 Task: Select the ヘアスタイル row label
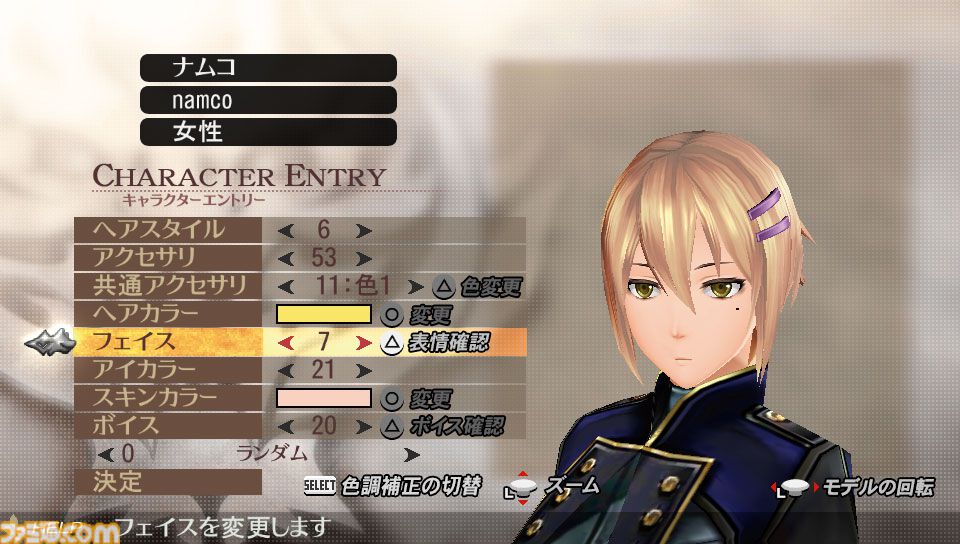[168, 229]
